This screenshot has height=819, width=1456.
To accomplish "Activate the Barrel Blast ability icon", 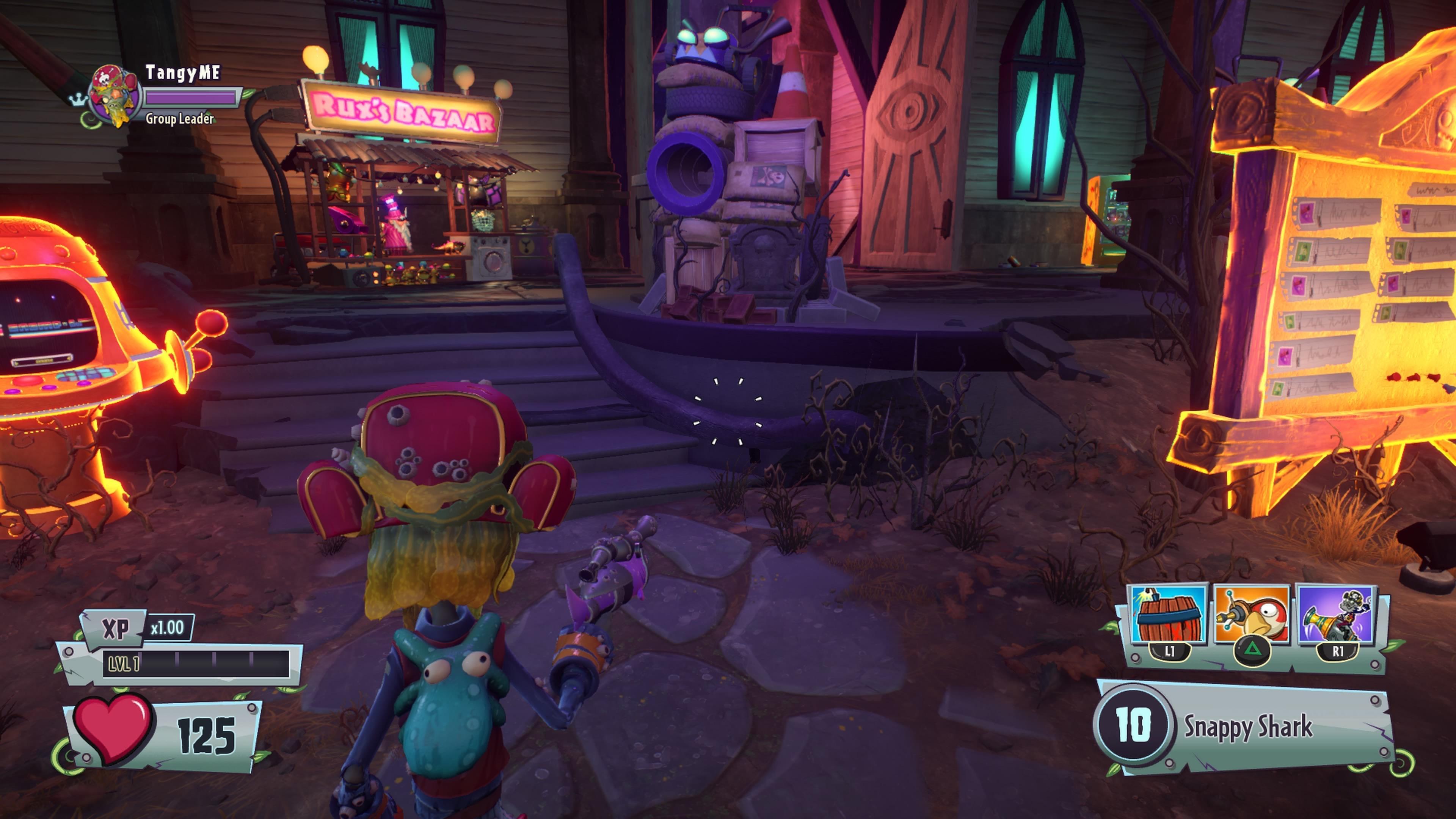I will tap(1168, 615).
